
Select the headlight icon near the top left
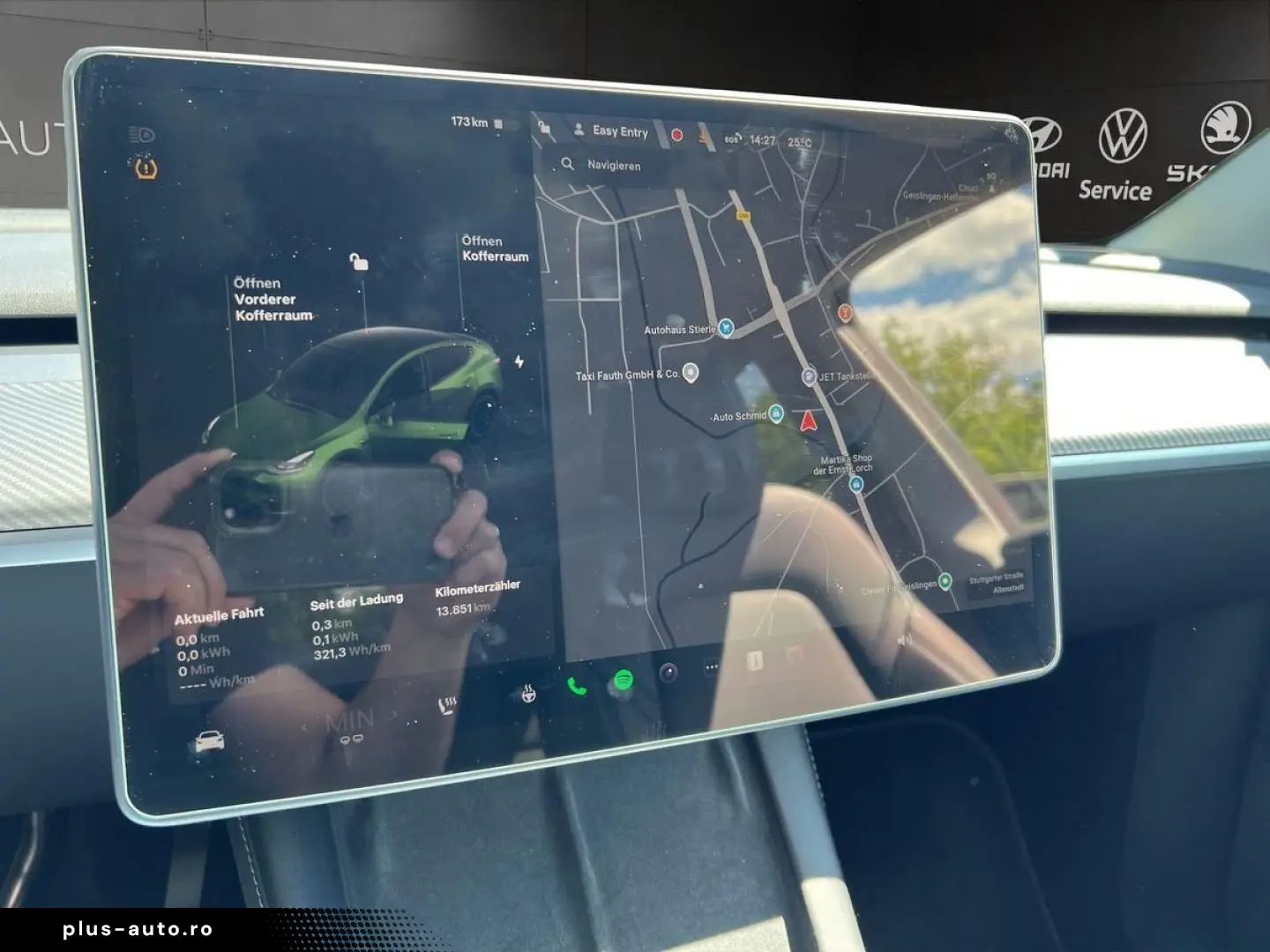click(x=141, y=134)
